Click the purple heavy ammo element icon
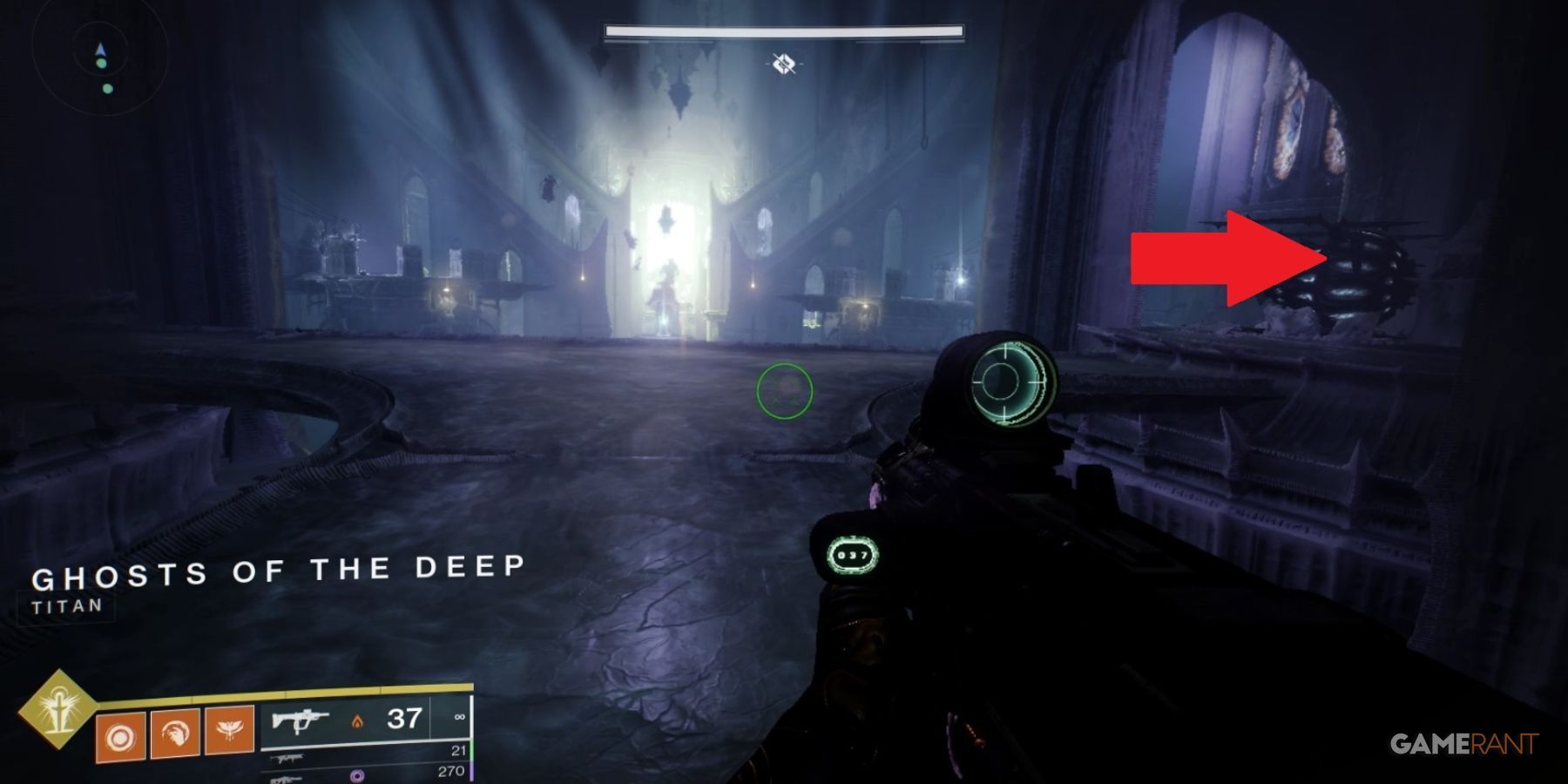 click(x=355, y=775)
